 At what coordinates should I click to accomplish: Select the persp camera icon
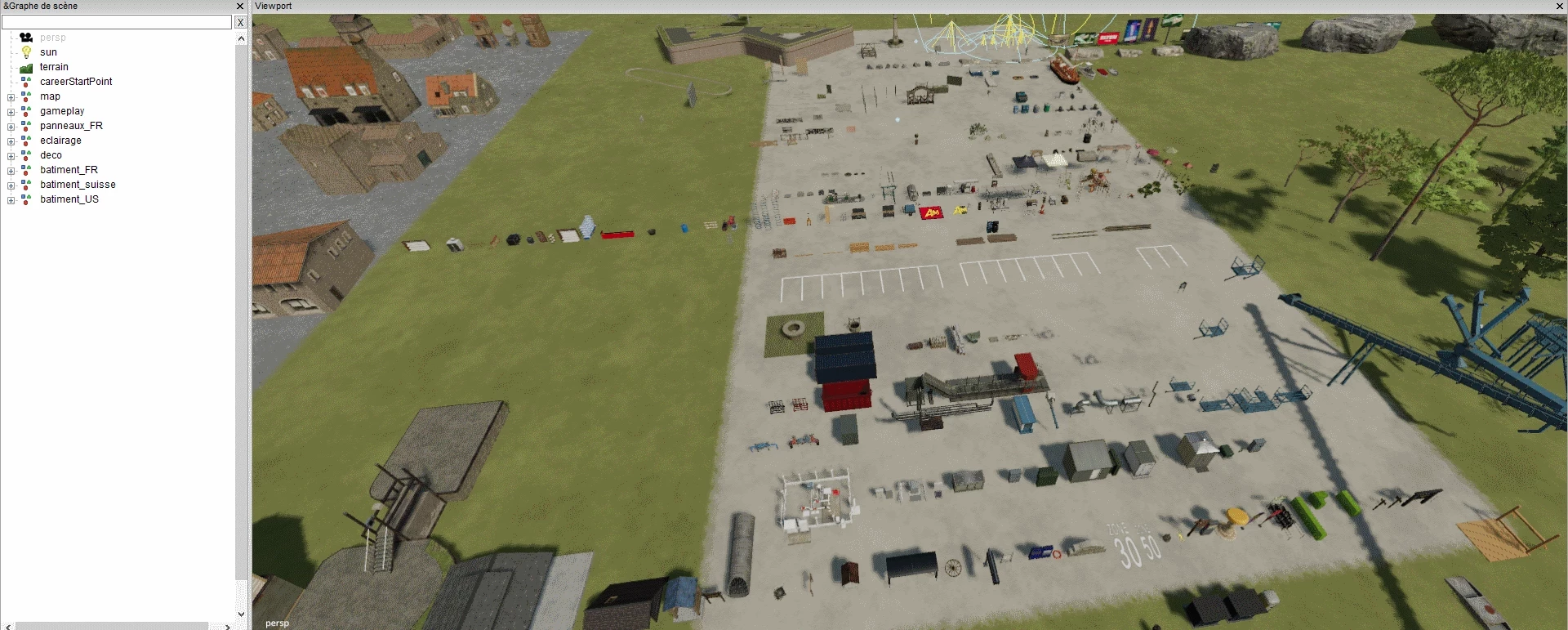pos(27,38)
